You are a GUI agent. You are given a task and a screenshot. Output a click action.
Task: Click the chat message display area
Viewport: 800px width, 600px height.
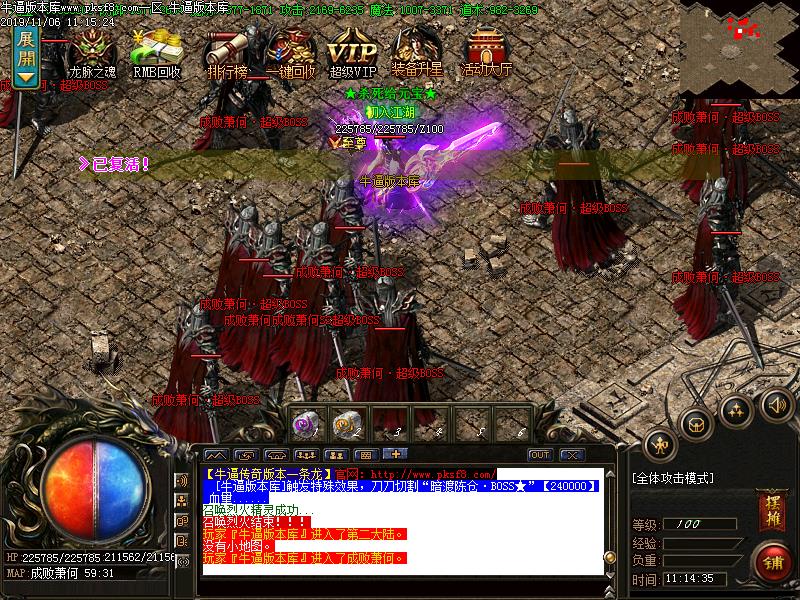tap(400, 520)
